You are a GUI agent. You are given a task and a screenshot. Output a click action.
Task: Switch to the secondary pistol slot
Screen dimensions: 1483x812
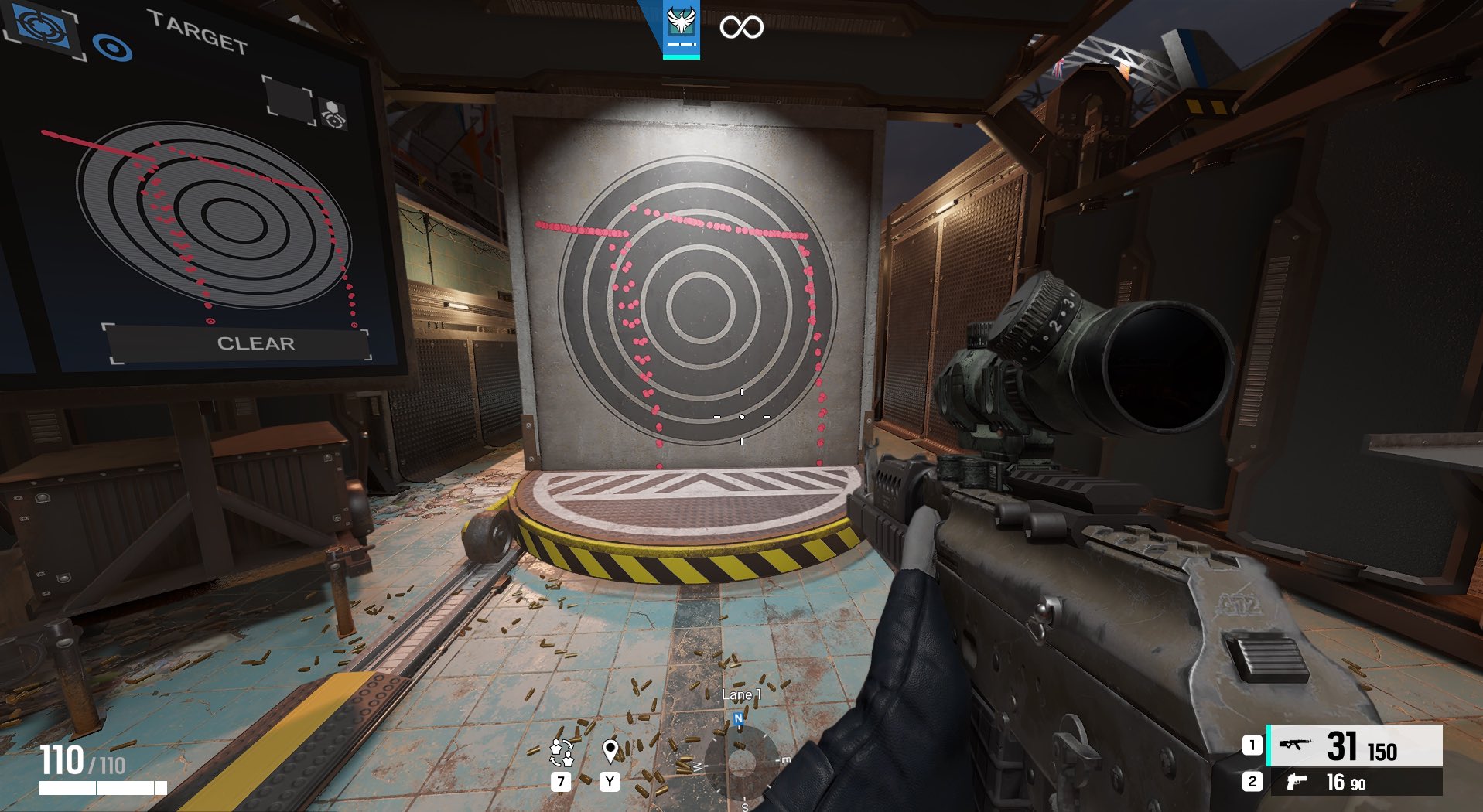click(1354, 782)
